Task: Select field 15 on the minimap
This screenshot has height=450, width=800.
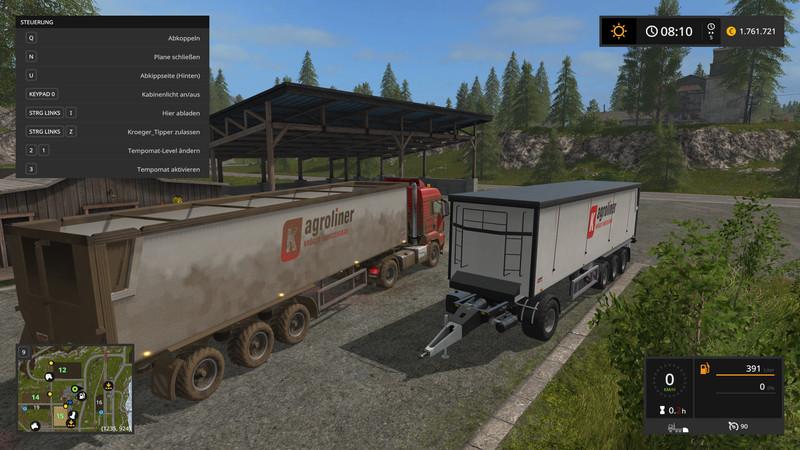Action: tap(60, 415)
